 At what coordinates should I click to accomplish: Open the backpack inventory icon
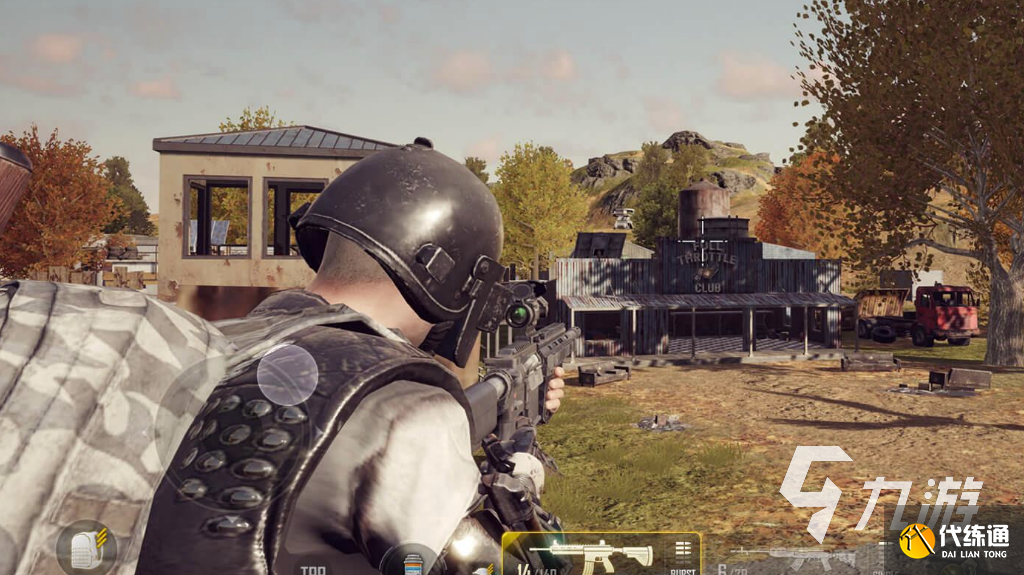point(86,549)
